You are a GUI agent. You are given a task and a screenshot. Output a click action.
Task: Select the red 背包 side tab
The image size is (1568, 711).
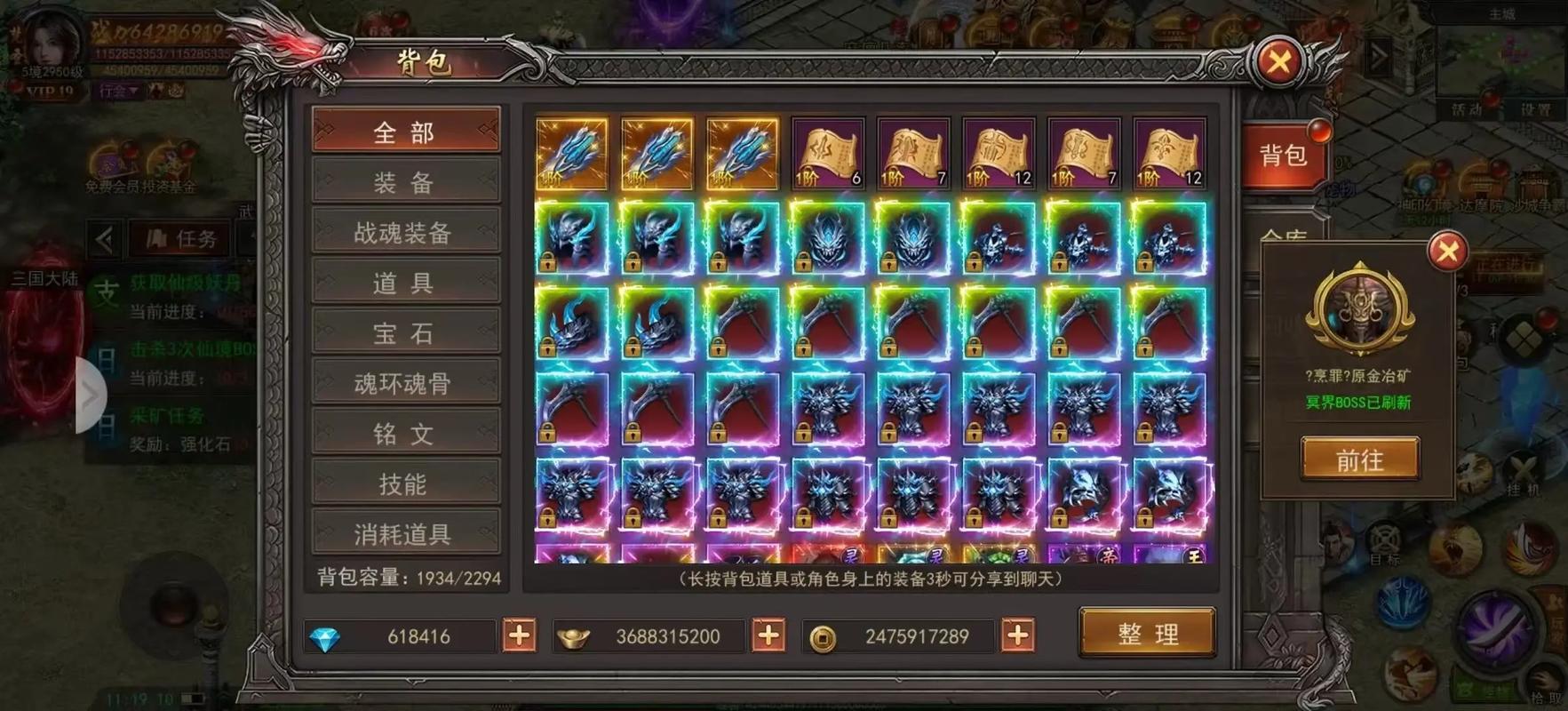click(x=1284, y=156)
